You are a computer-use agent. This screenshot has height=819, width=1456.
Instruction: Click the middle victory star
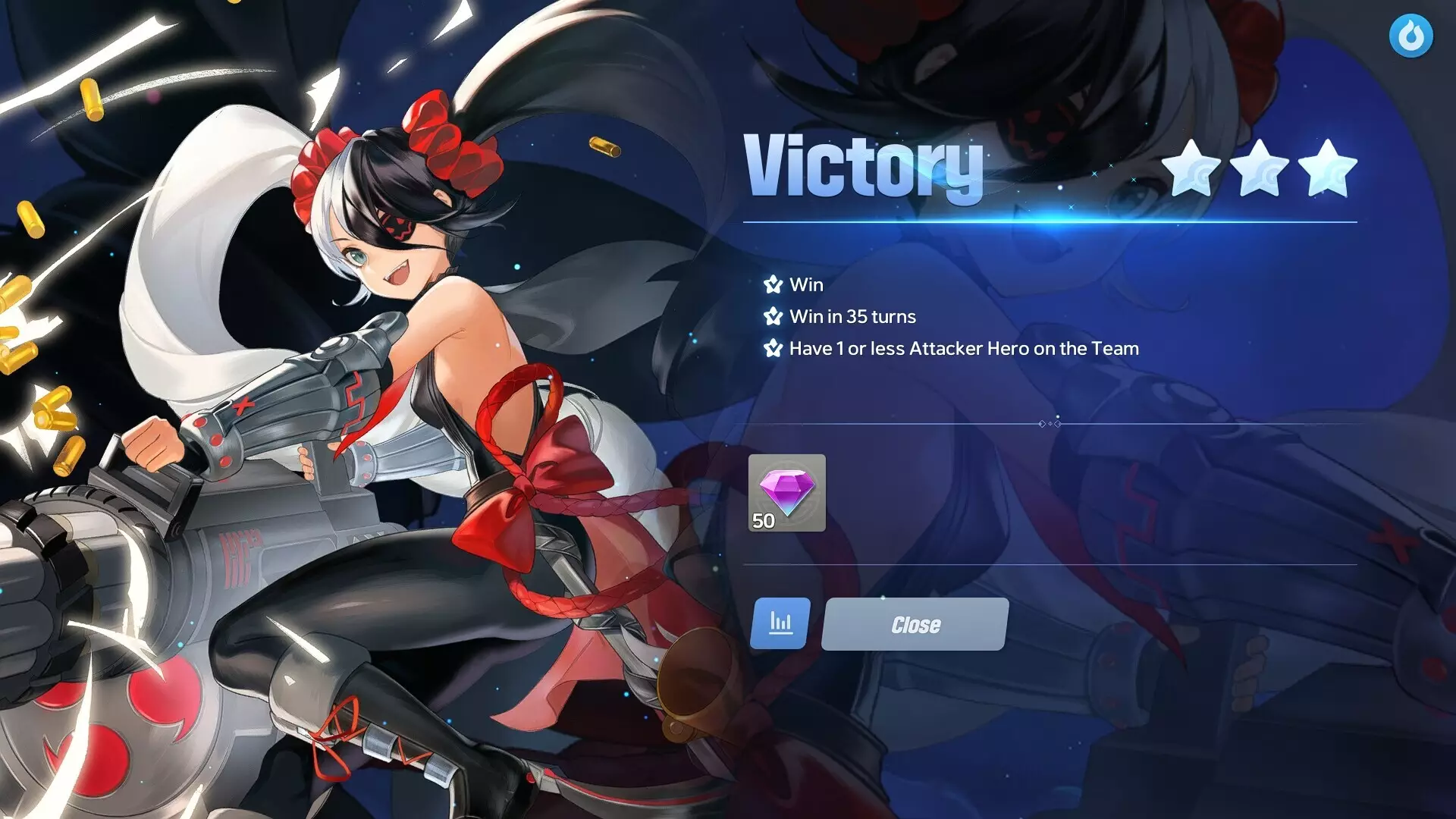coord(1257,171)
